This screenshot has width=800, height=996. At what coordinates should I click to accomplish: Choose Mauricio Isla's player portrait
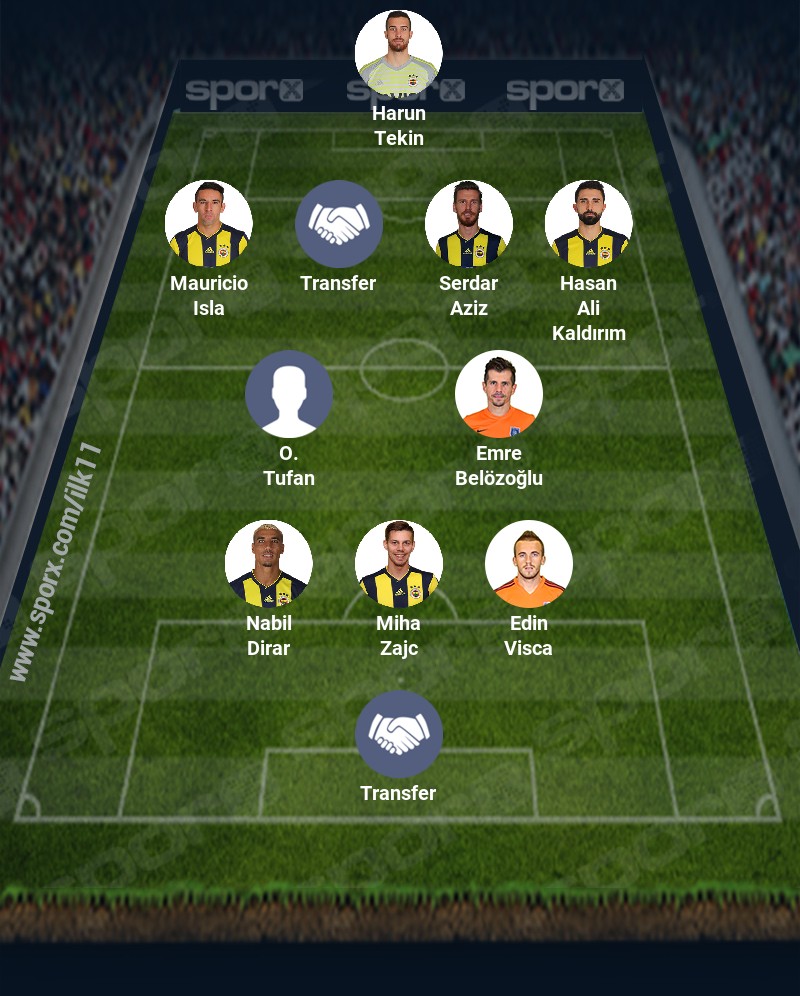pos(209,224)
